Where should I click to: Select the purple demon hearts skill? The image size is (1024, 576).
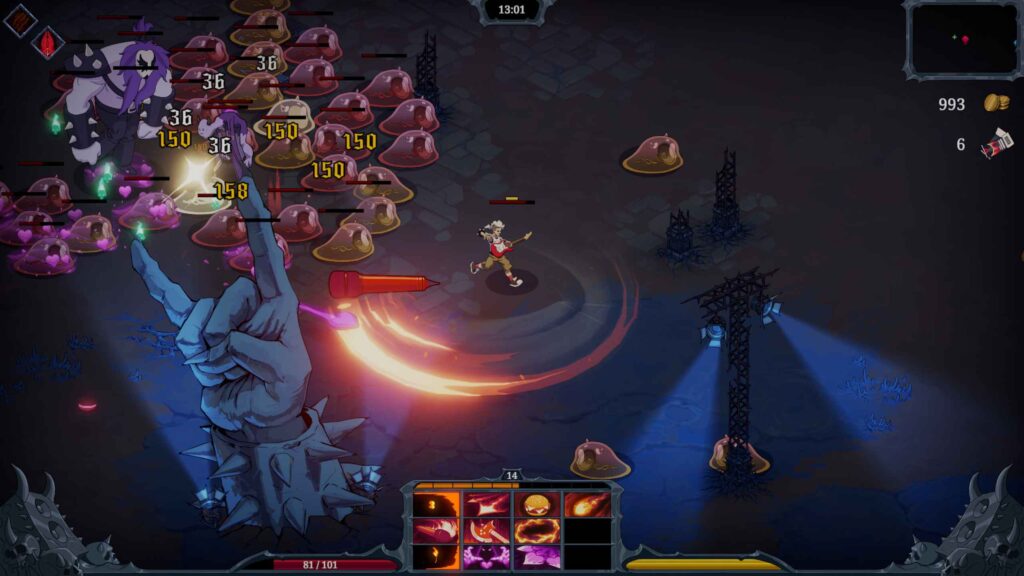click(x=487, y=557)
